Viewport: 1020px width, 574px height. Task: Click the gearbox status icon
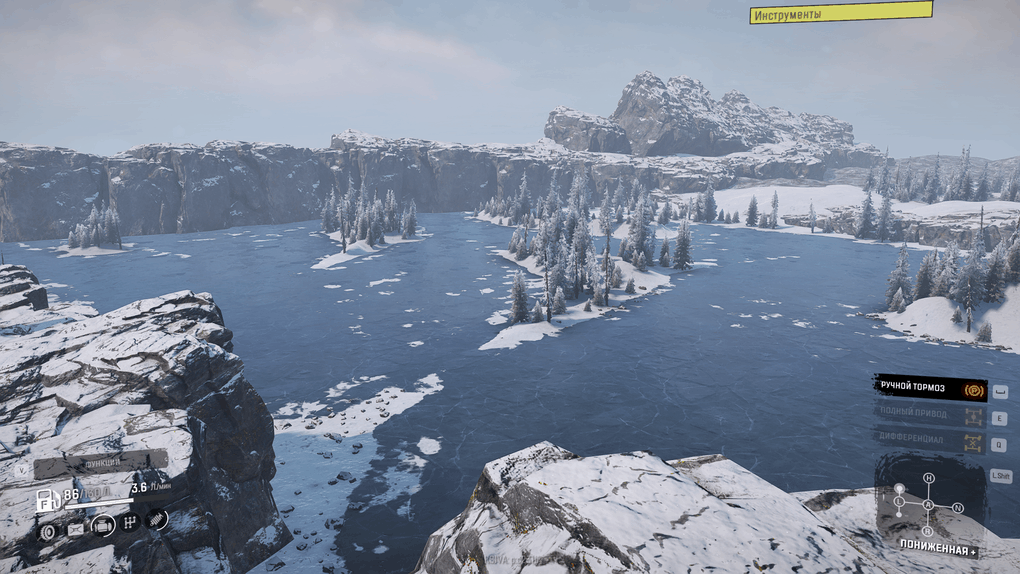point(129,522)
